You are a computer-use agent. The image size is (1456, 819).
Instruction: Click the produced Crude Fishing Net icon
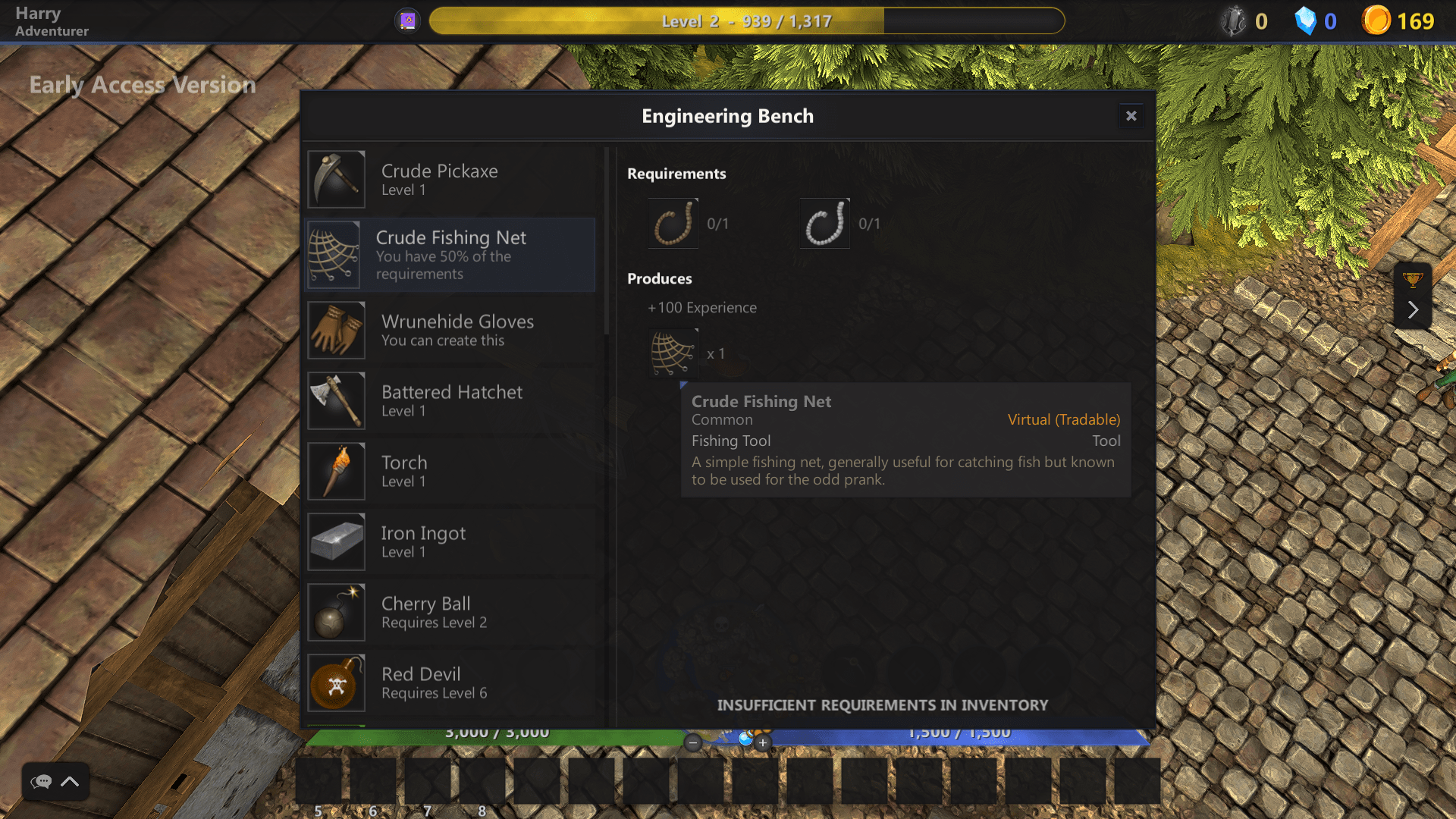(x=673, y=353)
